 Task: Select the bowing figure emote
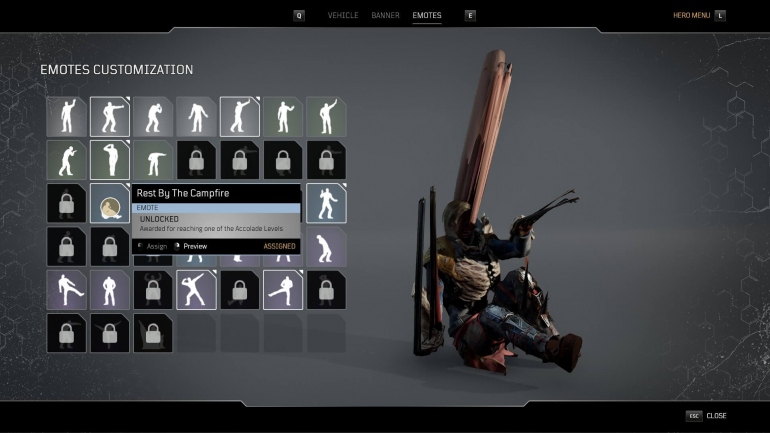click(x=153, y=160)
